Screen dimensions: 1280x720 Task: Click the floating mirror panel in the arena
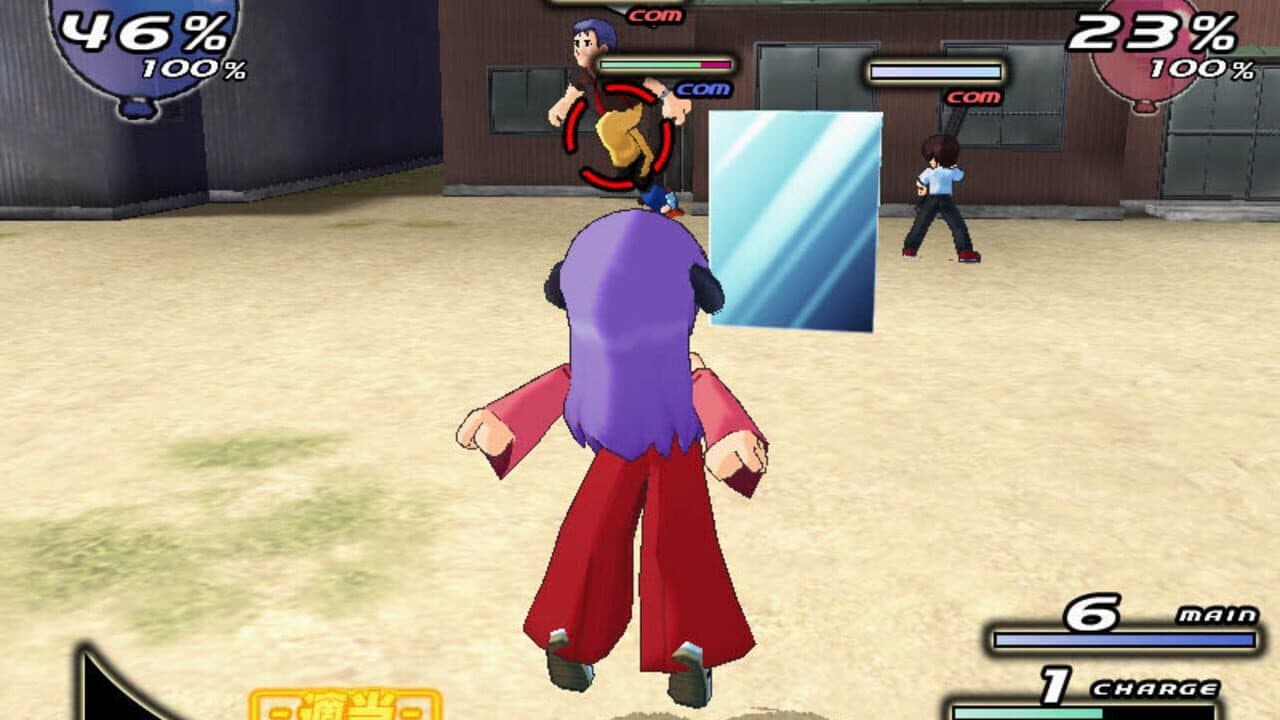tap(796, 221)
